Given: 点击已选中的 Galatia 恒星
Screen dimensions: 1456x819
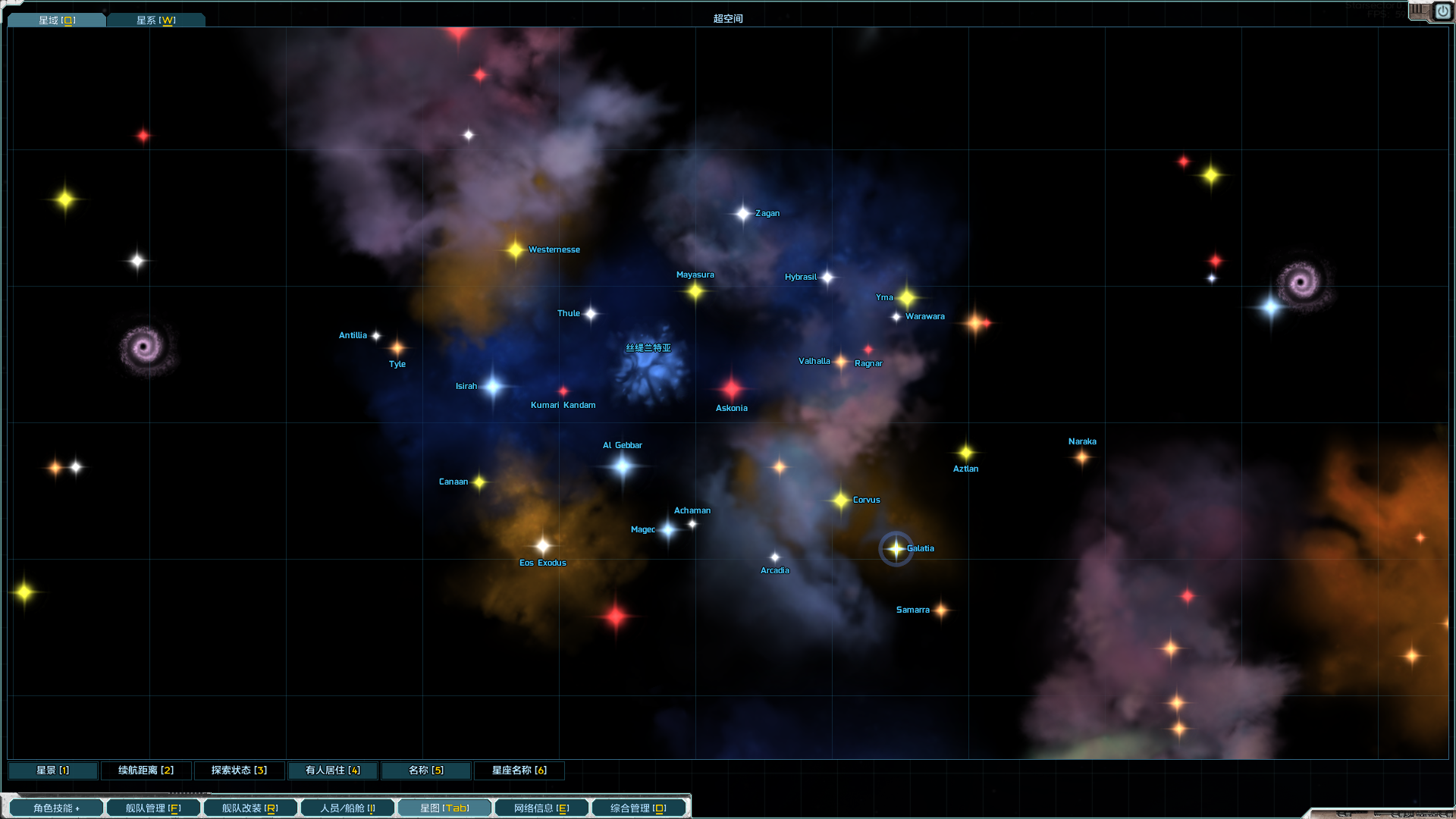Looking at the screenshot, I should click(x=897, y=548).
